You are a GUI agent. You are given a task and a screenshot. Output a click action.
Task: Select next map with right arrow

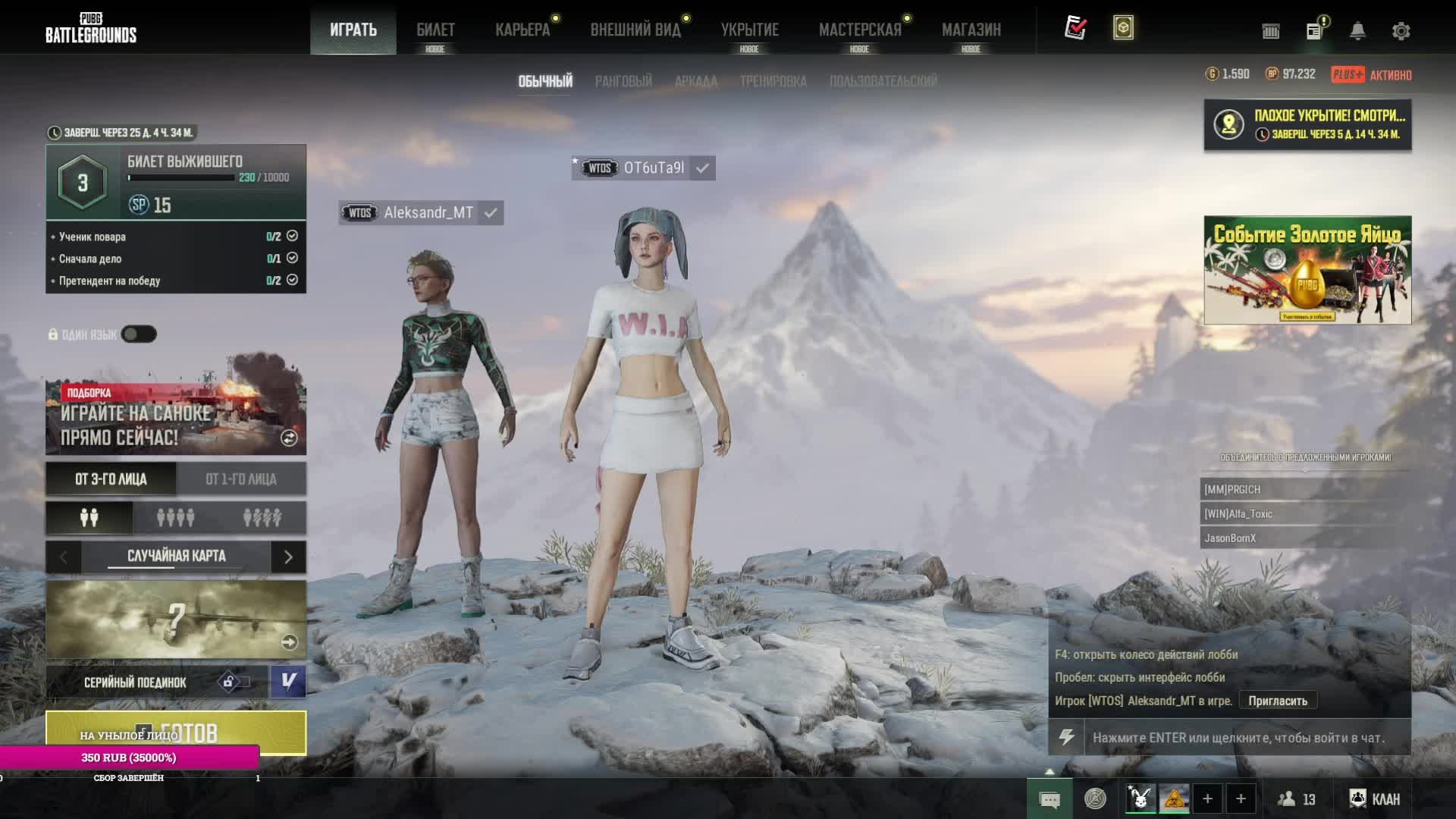[288, 557]
